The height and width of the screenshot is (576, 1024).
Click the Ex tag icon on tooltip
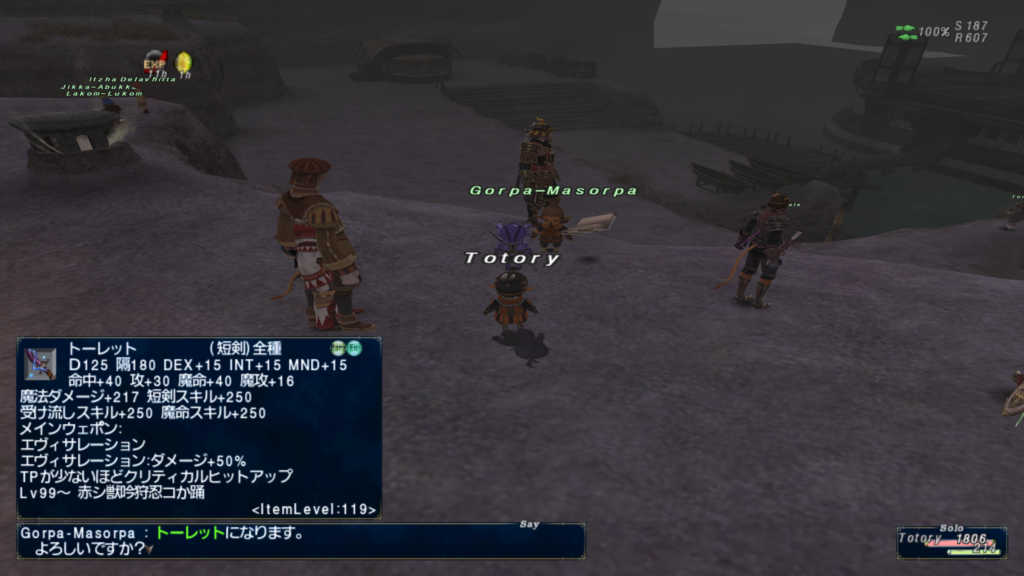(354, 348)
